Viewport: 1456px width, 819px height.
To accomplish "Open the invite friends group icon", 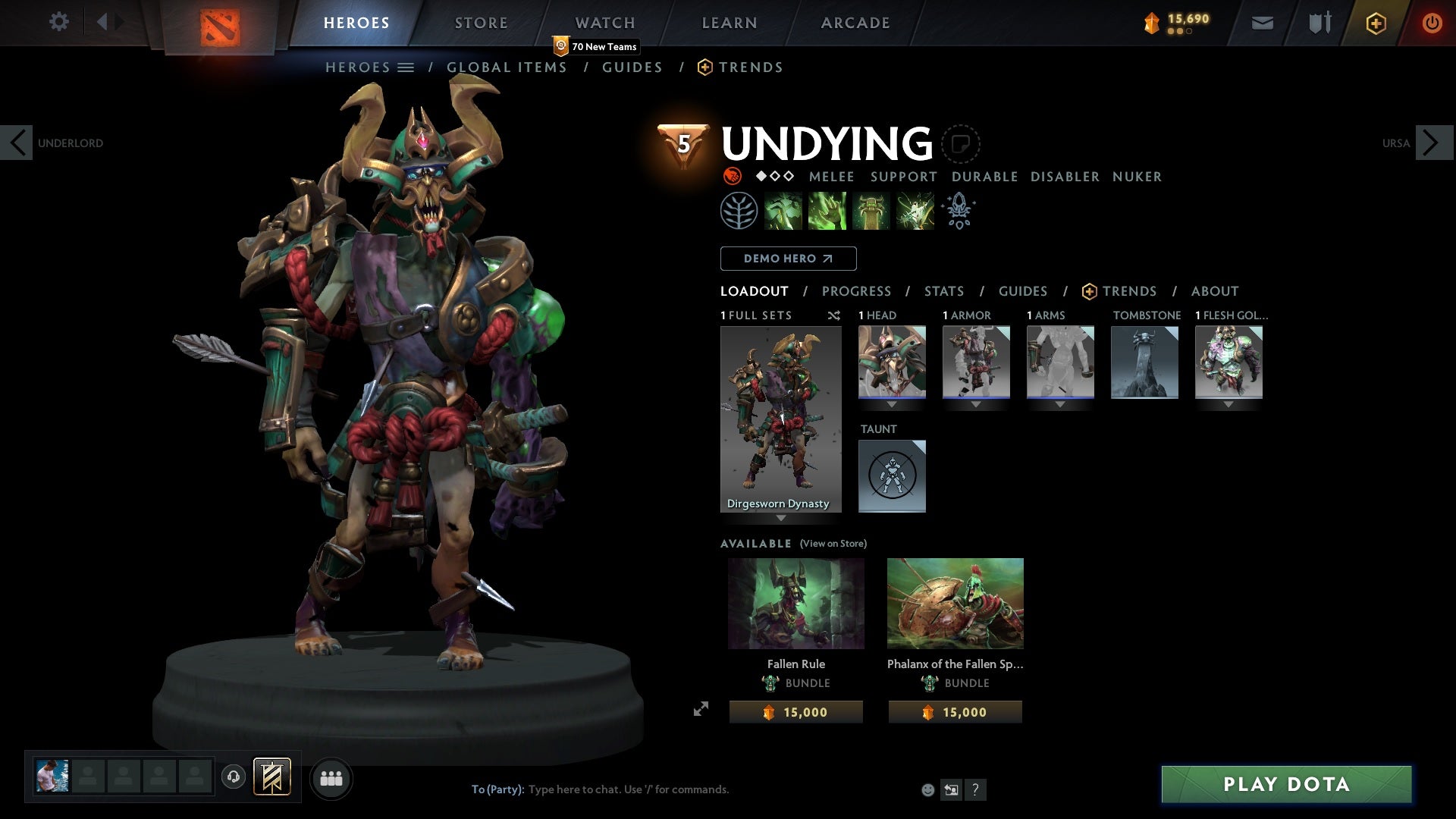I will tap(331, 777).
